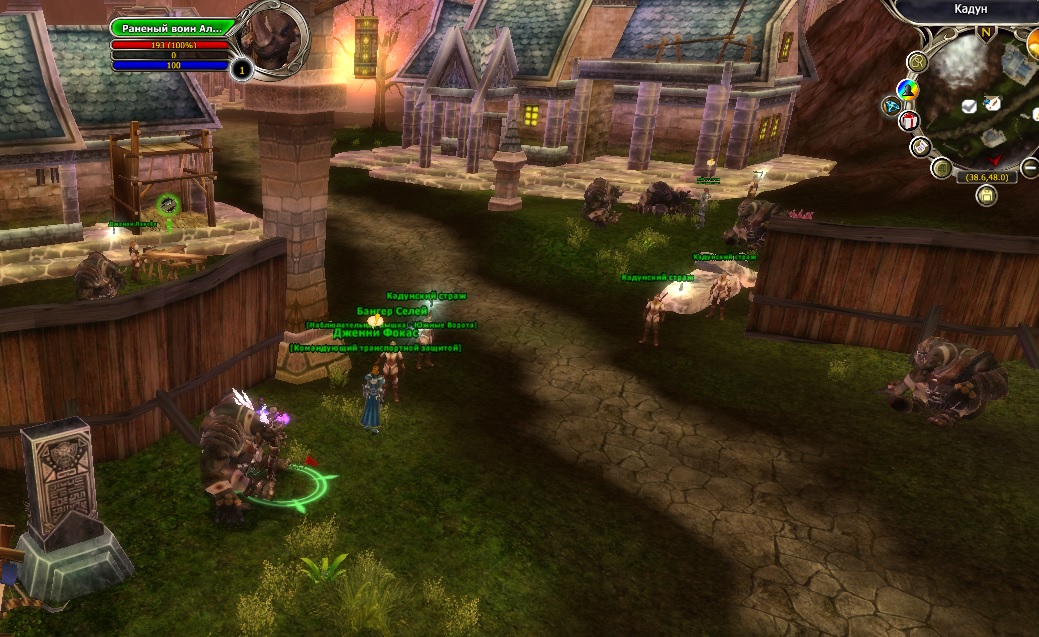Open the red gift box icon
1039x637 pixels.
point(908,121)
